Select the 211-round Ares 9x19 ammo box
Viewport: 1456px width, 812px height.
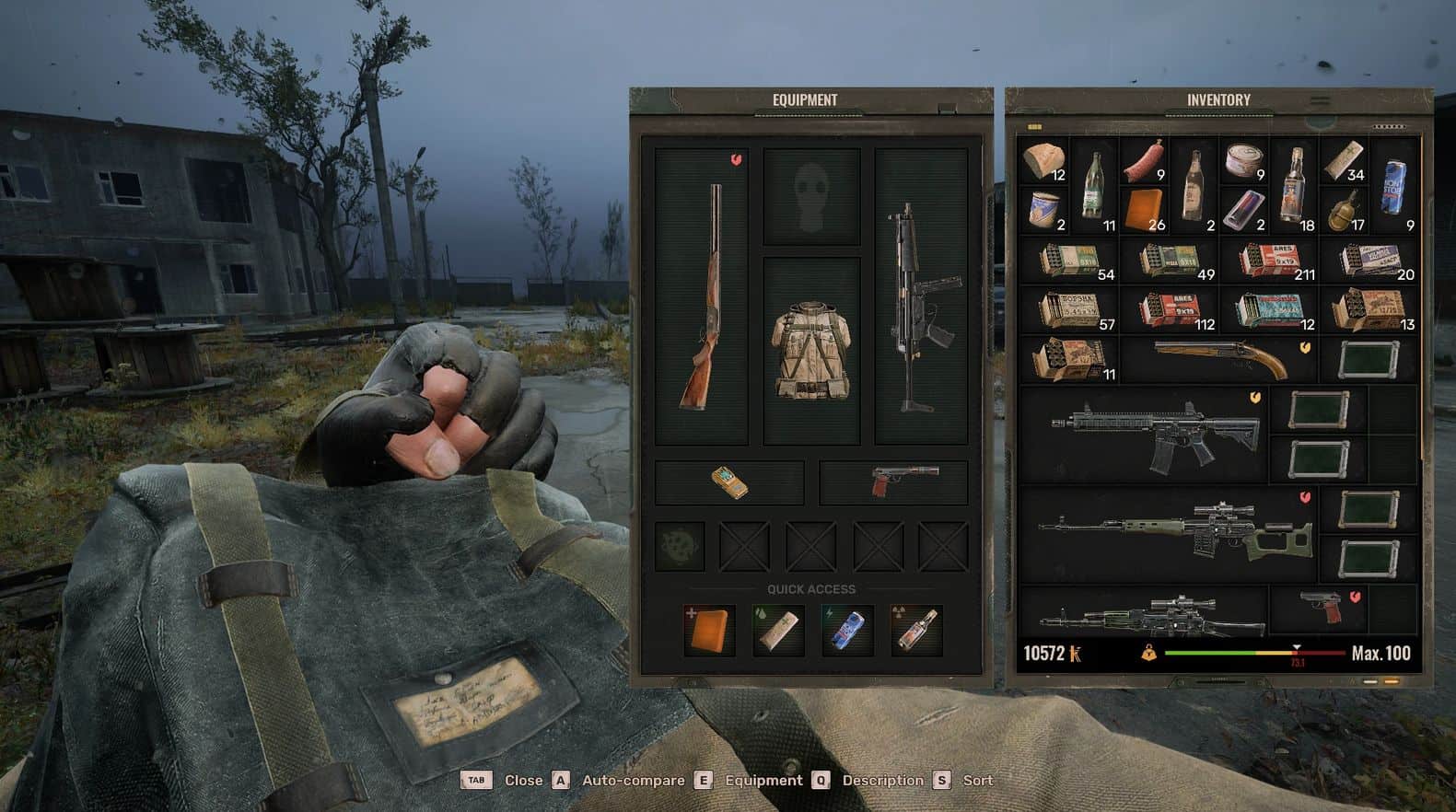click(x=1271, y=261)
